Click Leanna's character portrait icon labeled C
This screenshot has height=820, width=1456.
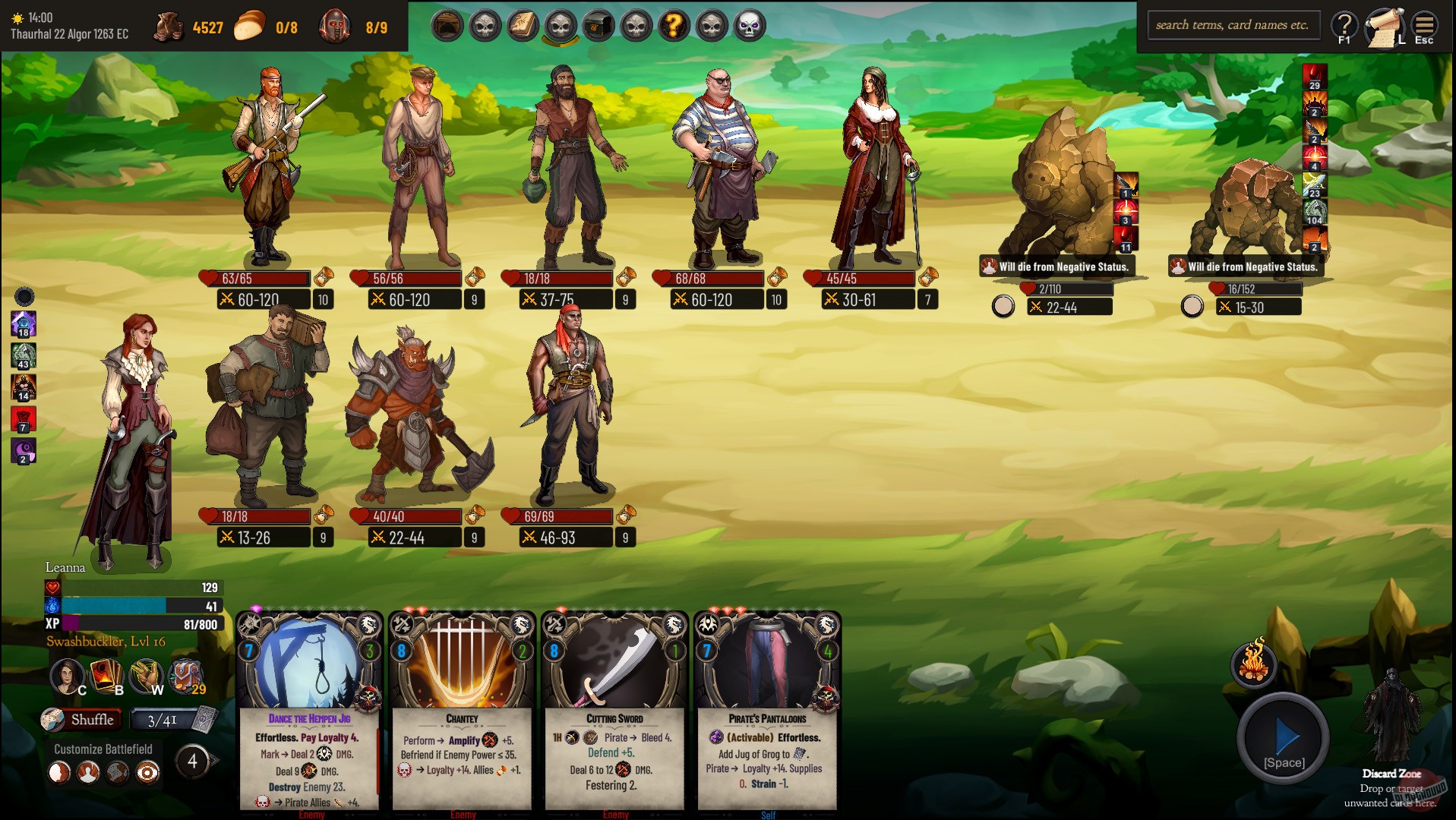click(x=68, y=676)
